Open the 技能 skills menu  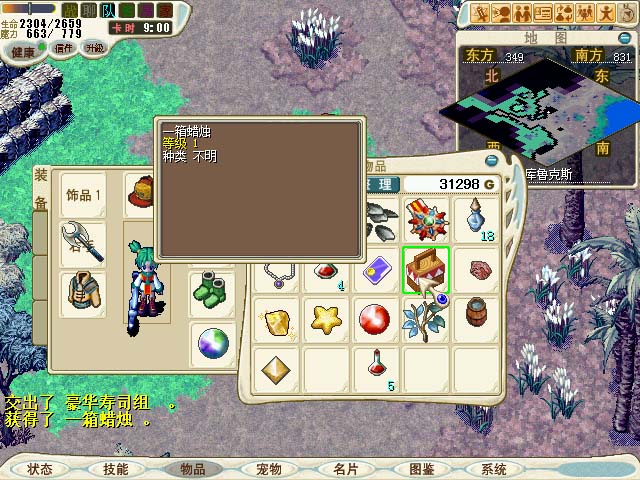[x=115, y=468]
